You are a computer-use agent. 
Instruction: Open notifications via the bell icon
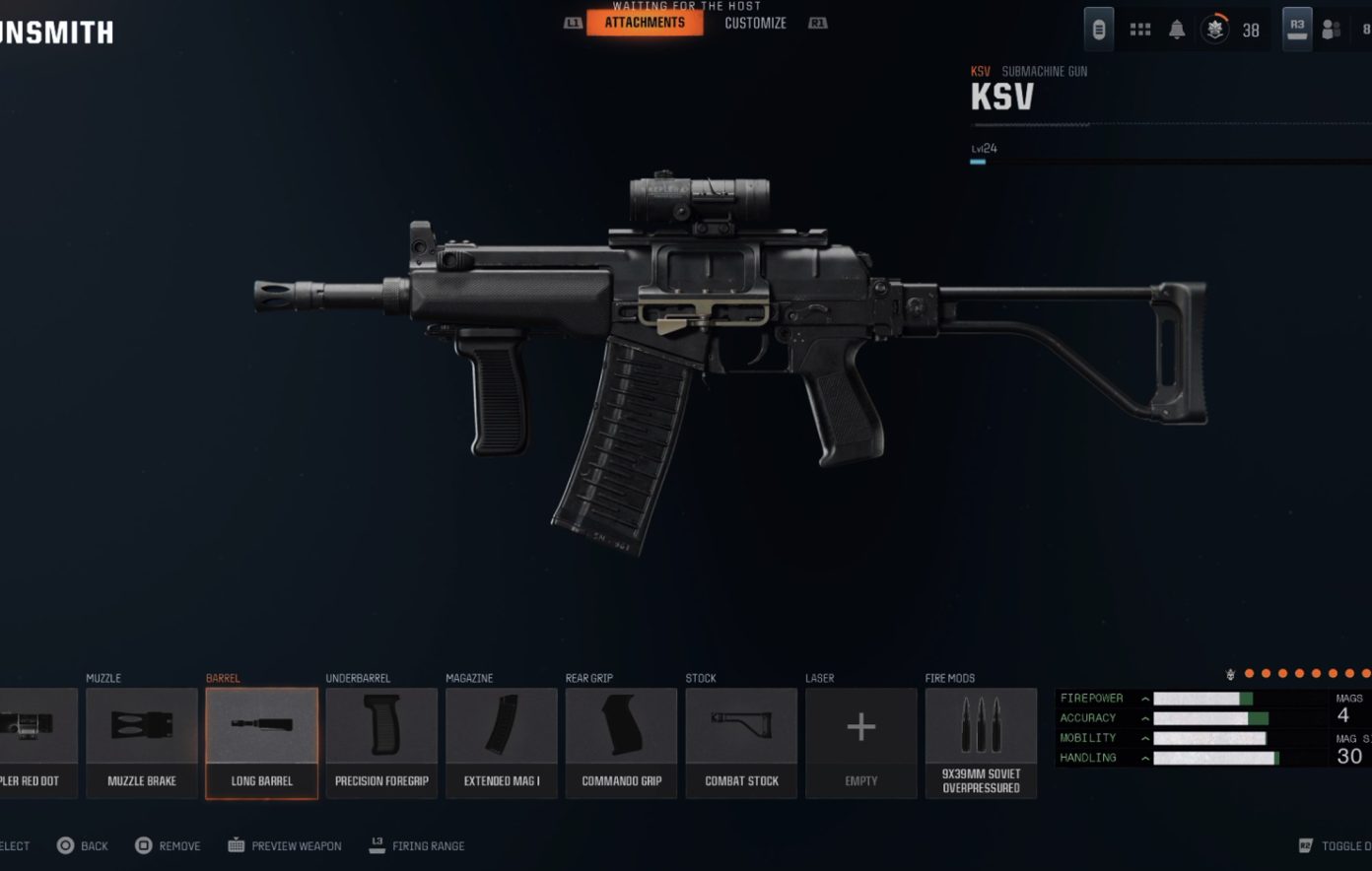point(1180,29)
